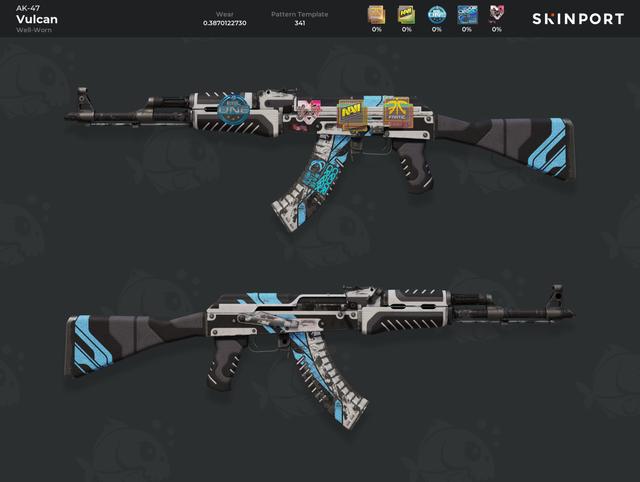Inspect the round blue ESL One sticker
The height and width of the screenshot is (482, 640).
437,14
